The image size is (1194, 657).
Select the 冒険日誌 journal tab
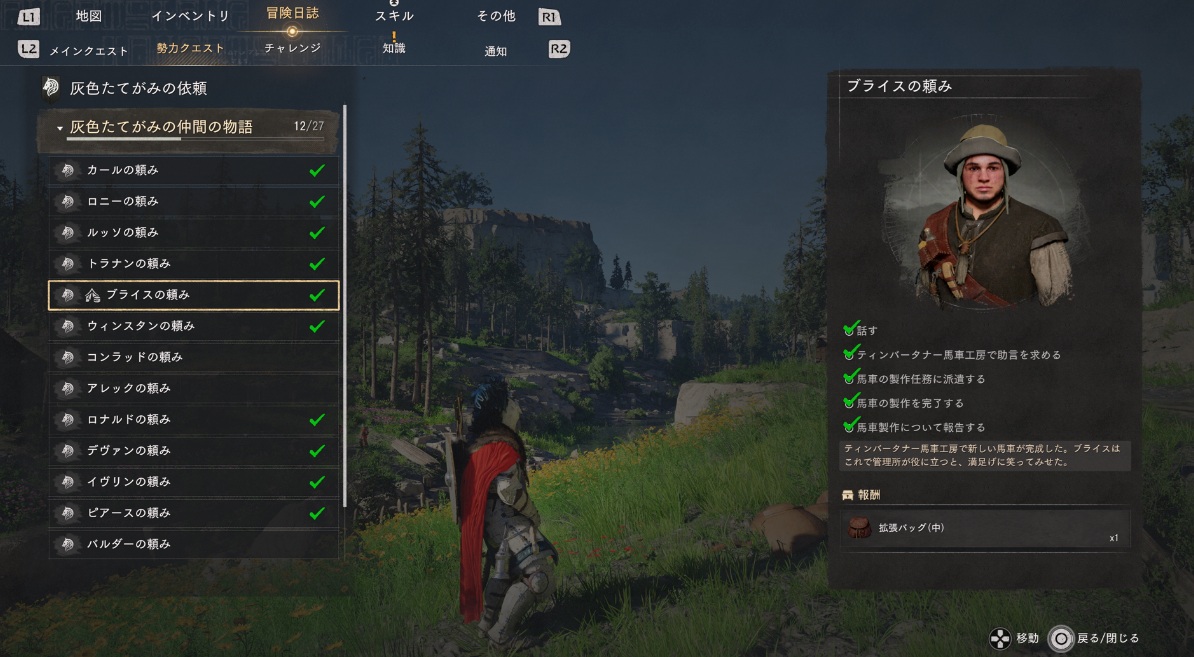tap(292, 14)
